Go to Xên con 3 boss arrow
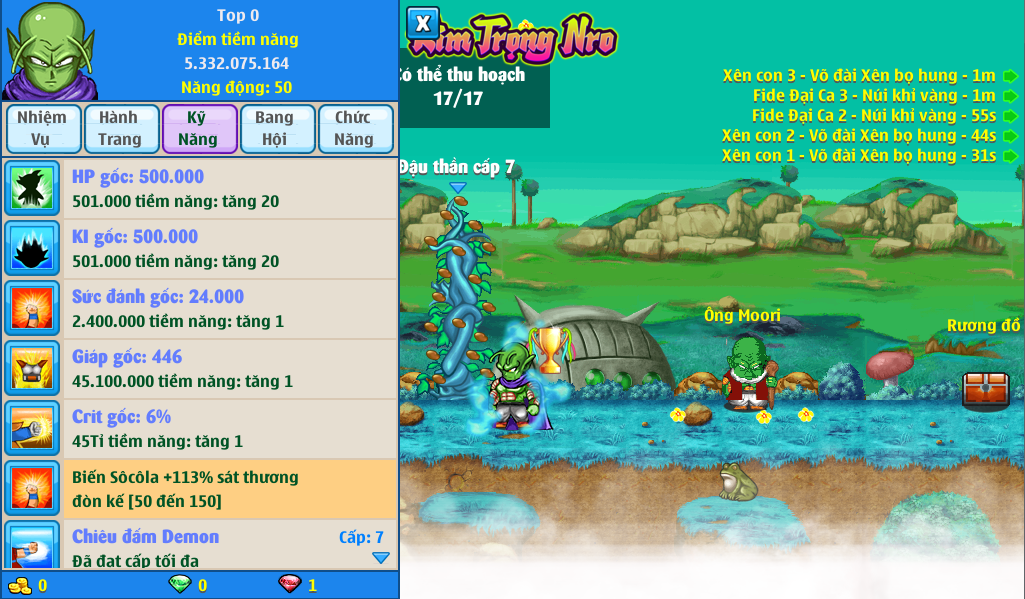The width and height of the screenshot is (1025, 599). pyautogui.click(x=1011, y=76)
